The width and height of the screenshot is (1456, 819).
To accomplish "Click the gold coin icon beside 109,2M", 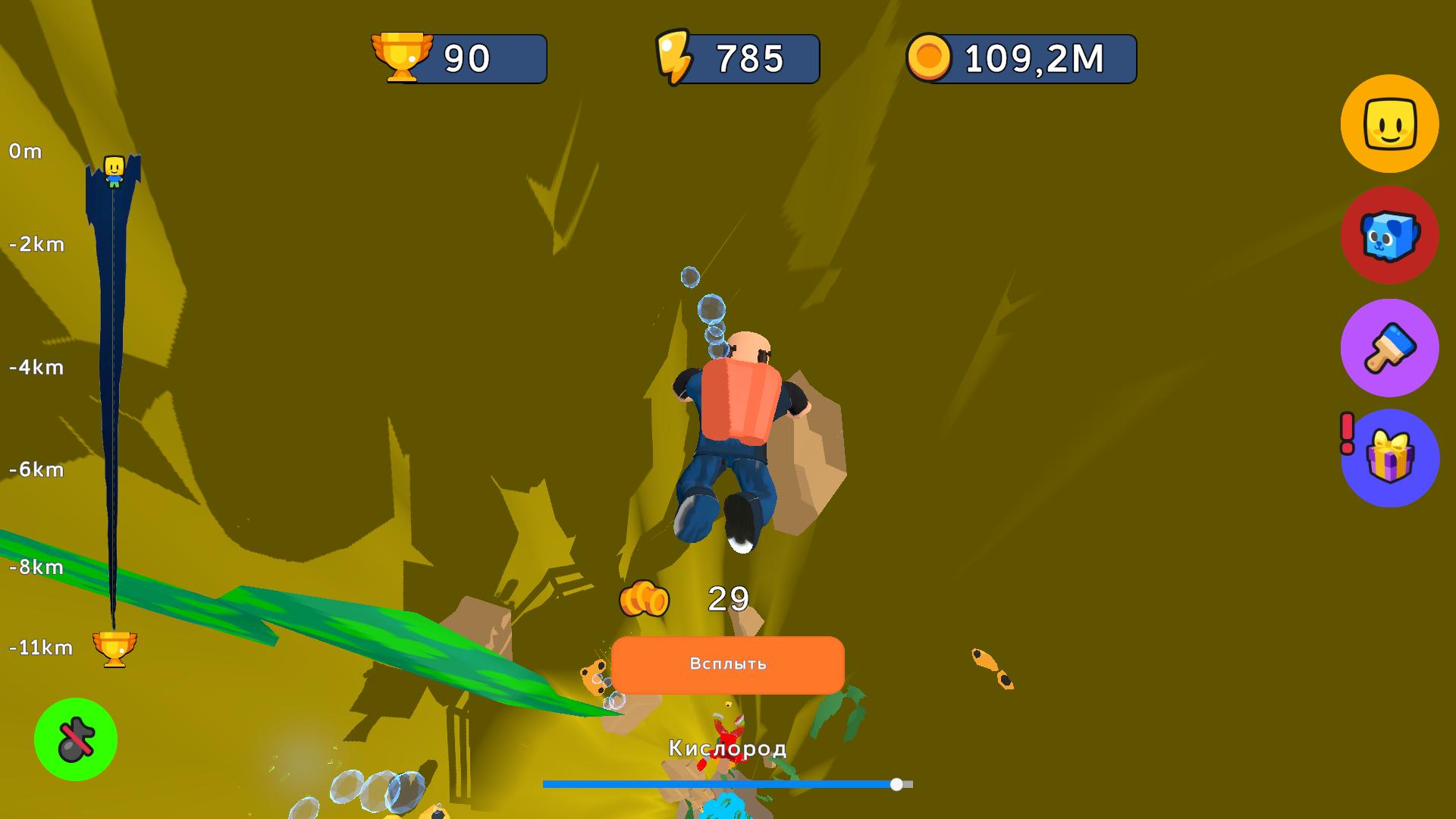I will pos(931,57).
